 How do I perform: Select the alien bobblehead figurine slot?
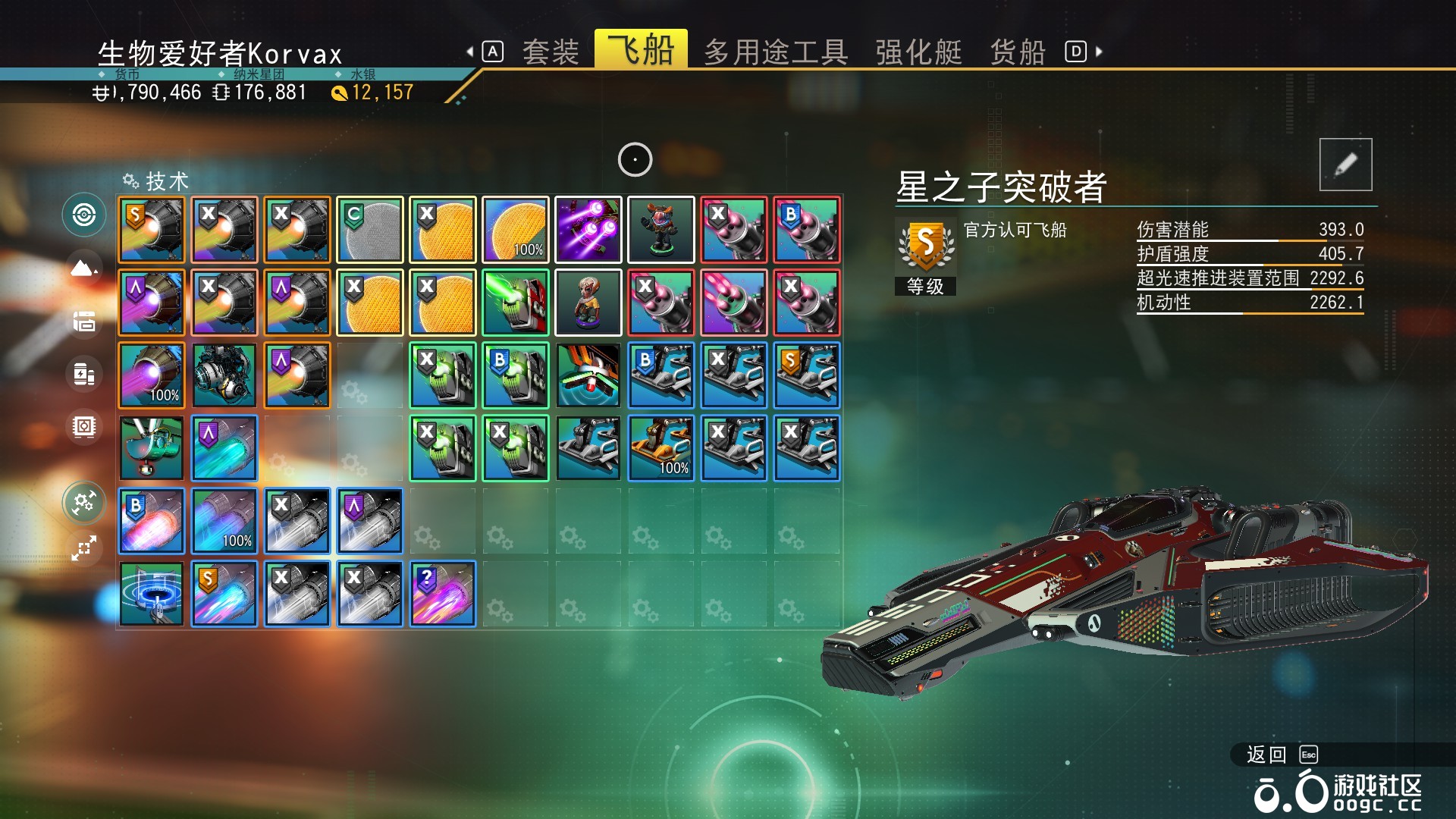coord(588,303)
